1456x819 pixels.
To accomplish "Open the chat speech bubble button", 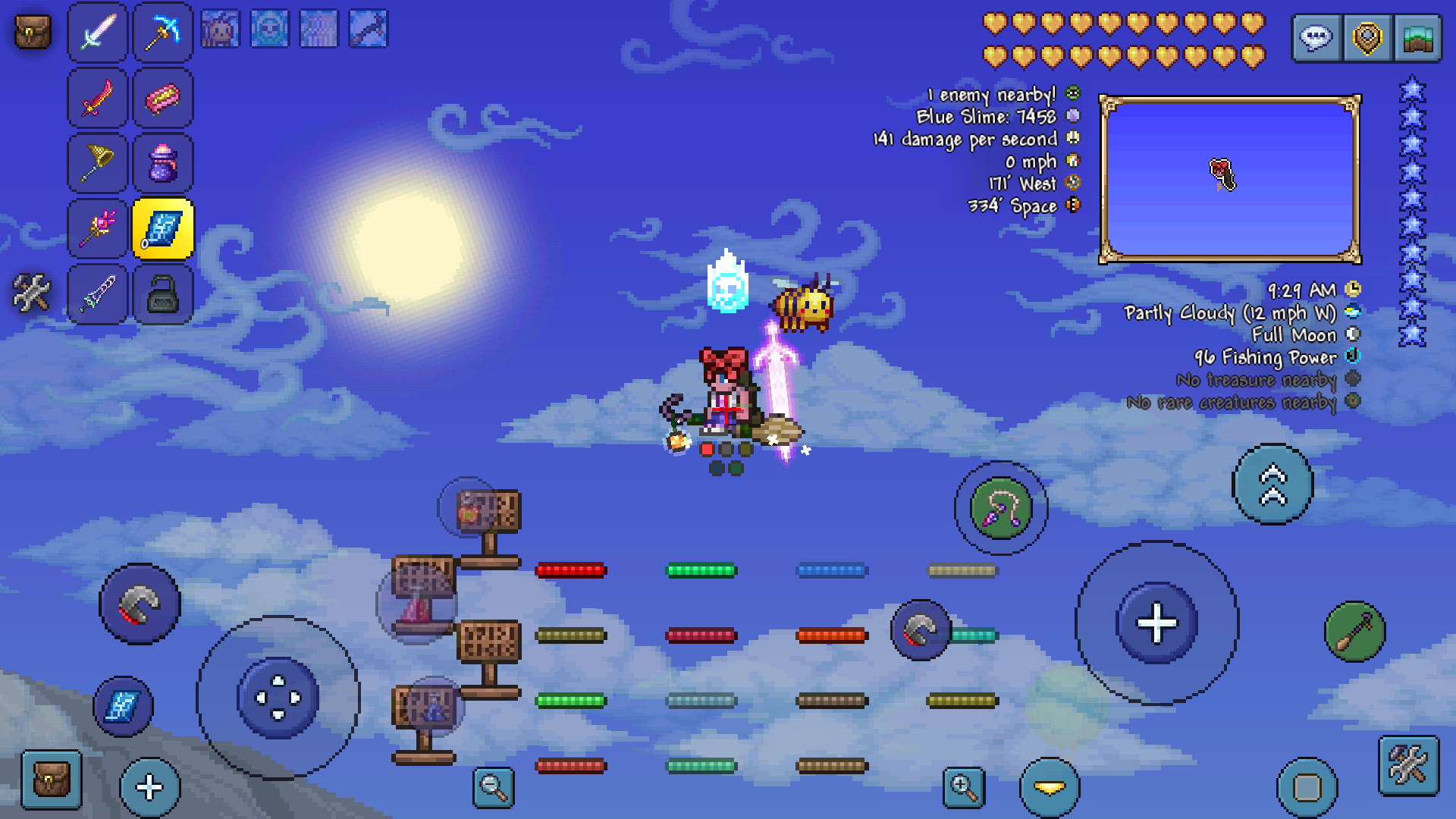I will (x=1316, y=38).
